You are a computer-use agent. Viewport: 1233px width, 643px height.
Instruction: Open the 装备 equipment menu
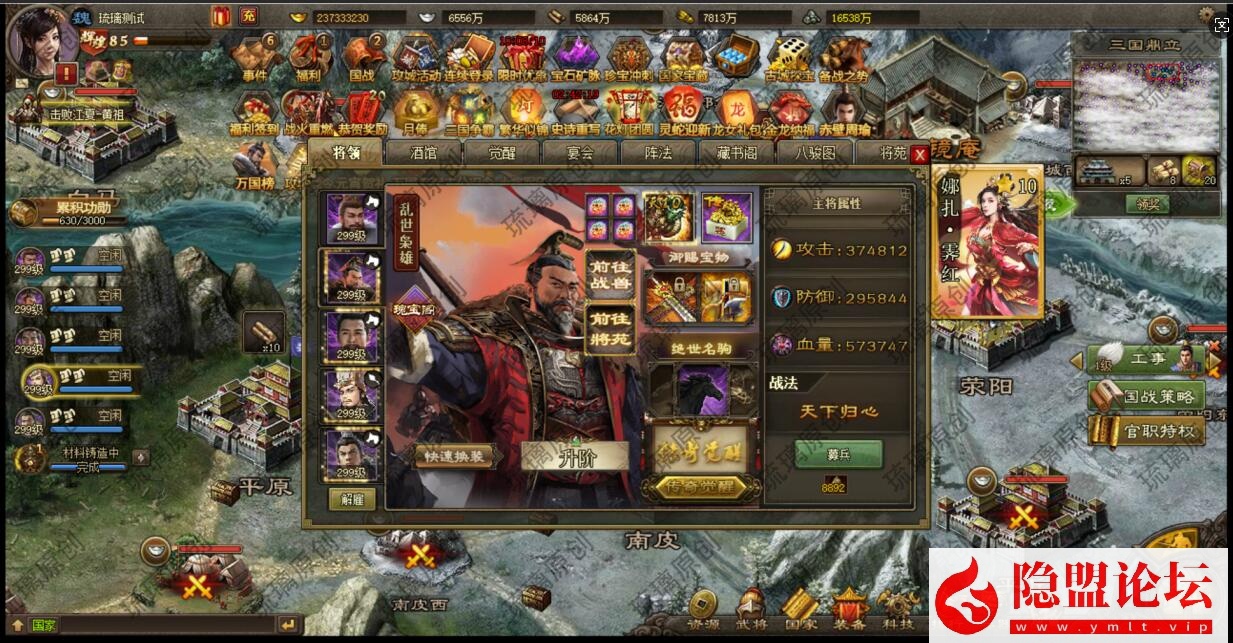point(849,607)
